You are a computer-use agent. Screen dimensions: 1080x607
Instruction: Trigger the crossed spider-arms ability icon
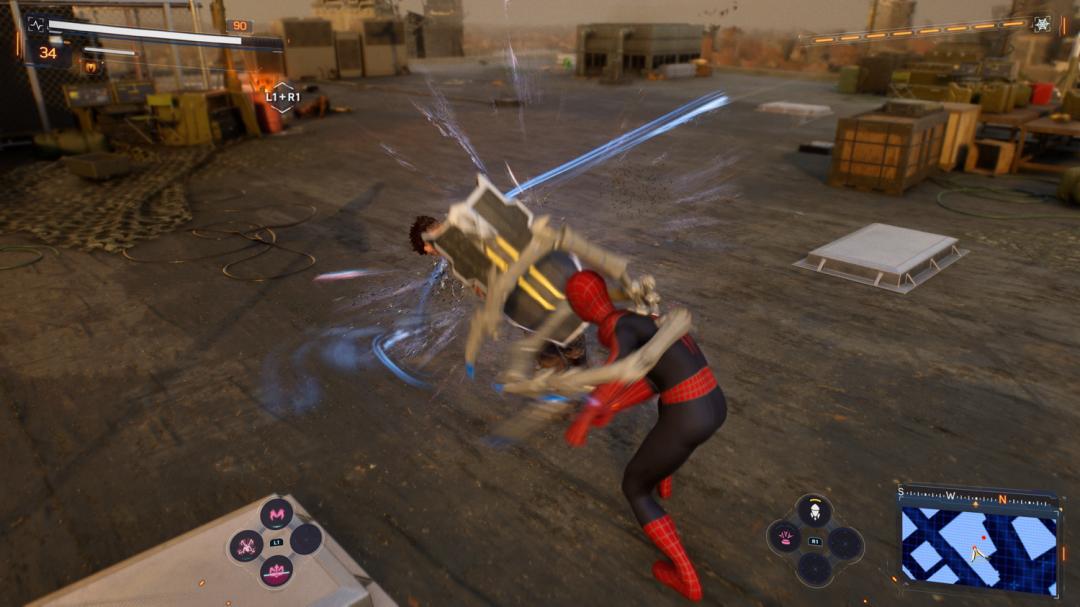[x=247, y=545]
